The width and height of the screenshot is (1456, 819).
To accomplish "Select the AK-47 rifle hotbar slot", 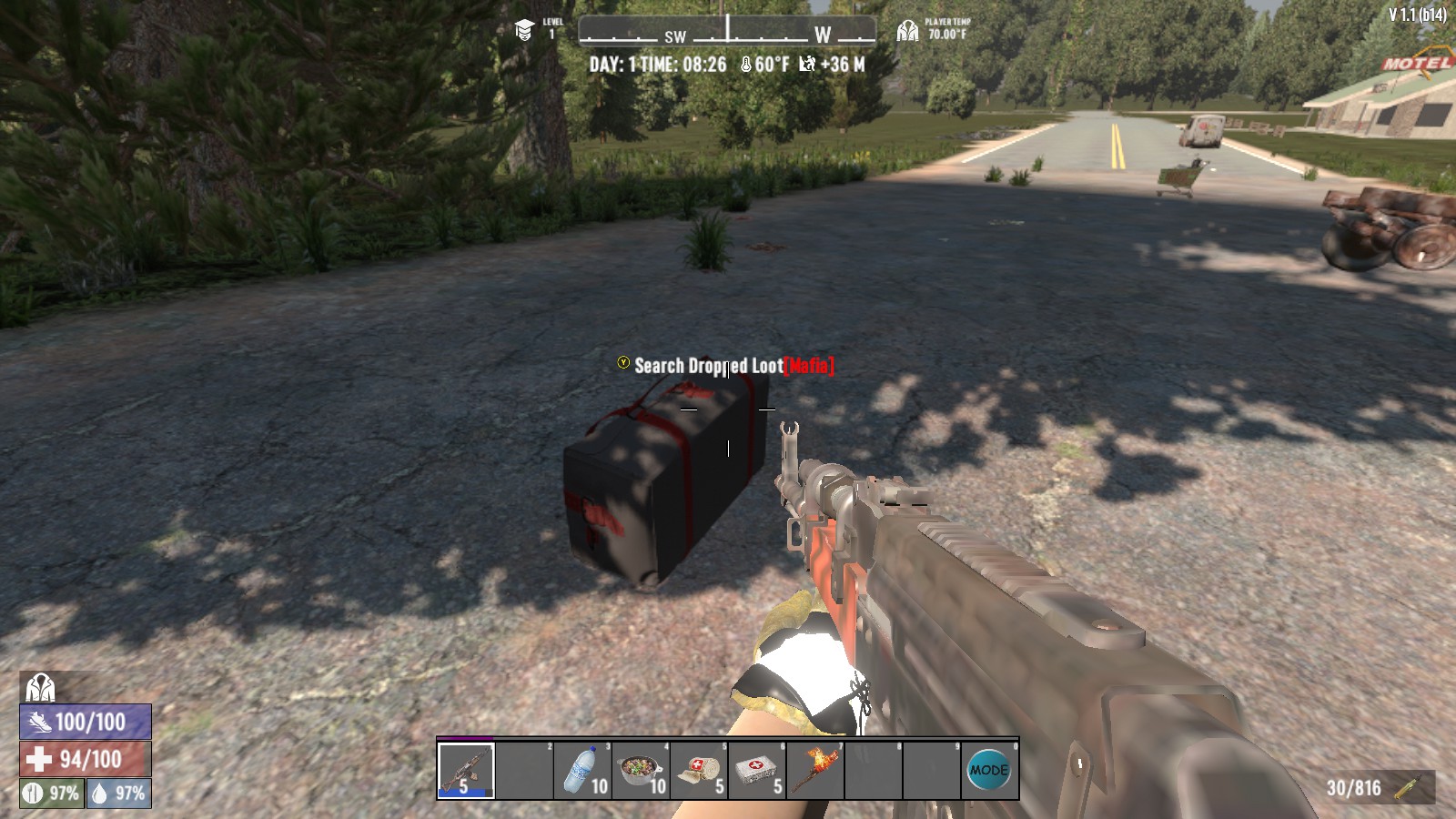I will click(466, 771).
